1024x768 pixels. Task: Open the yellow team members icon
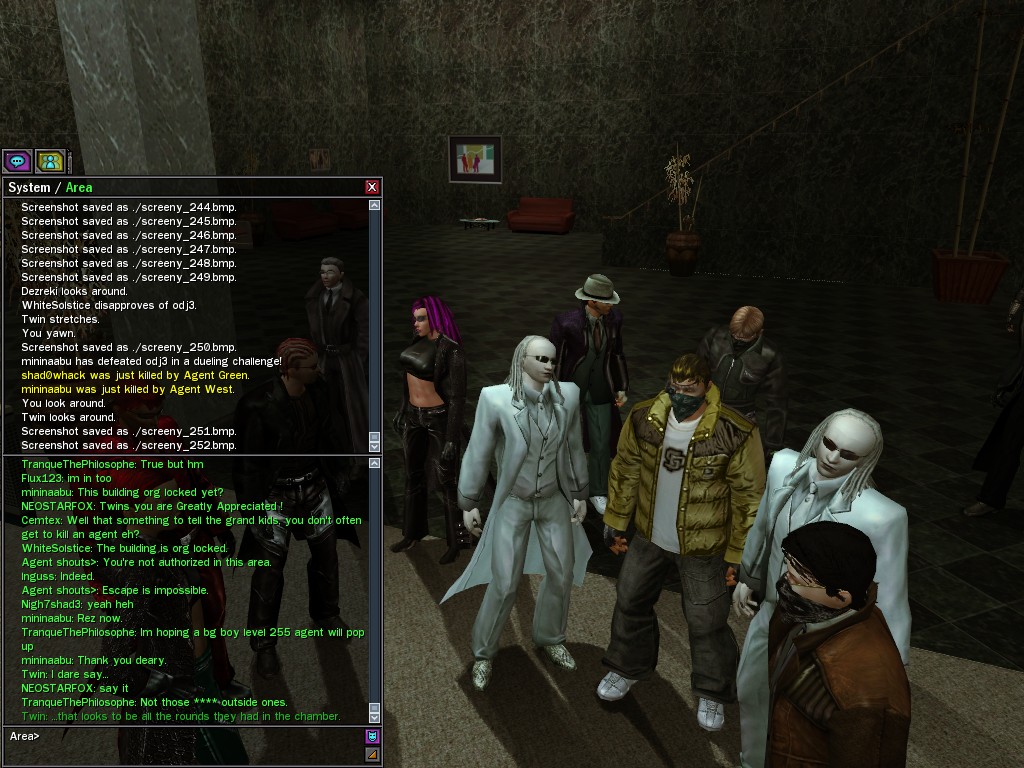click(50, 160)
